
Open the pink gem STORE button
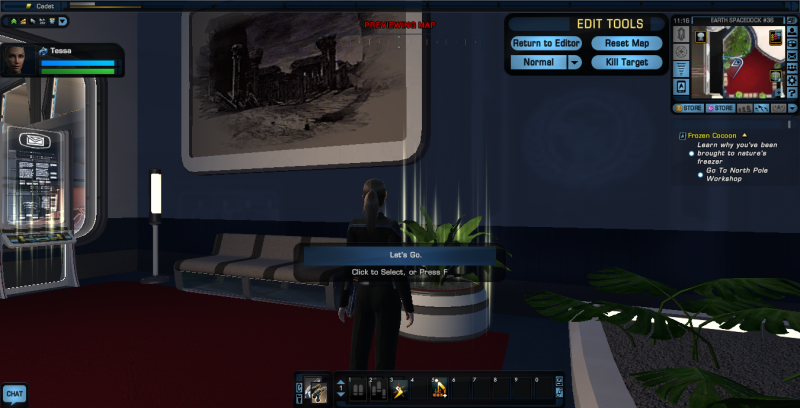(721, 108)
